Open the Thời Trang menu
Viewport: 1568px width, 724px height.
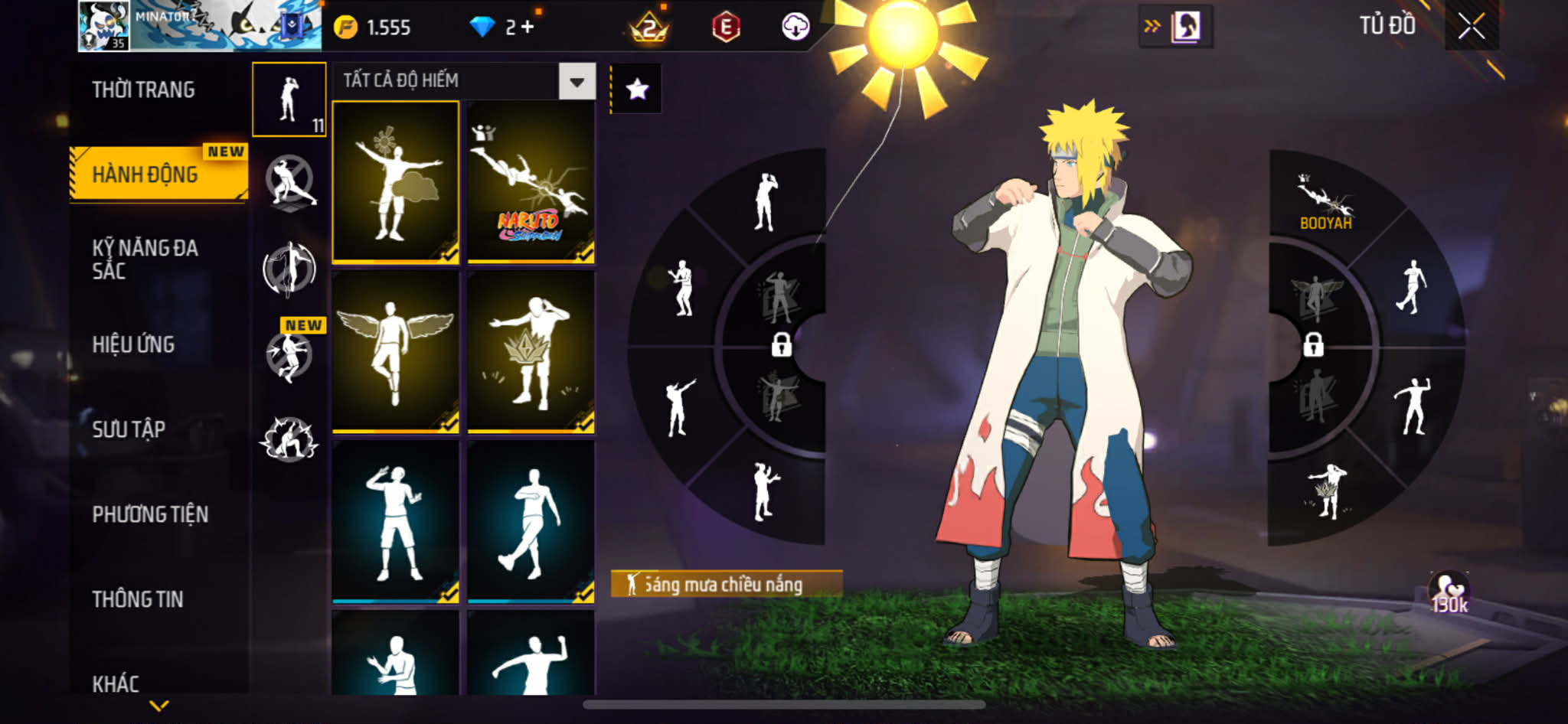143,90
